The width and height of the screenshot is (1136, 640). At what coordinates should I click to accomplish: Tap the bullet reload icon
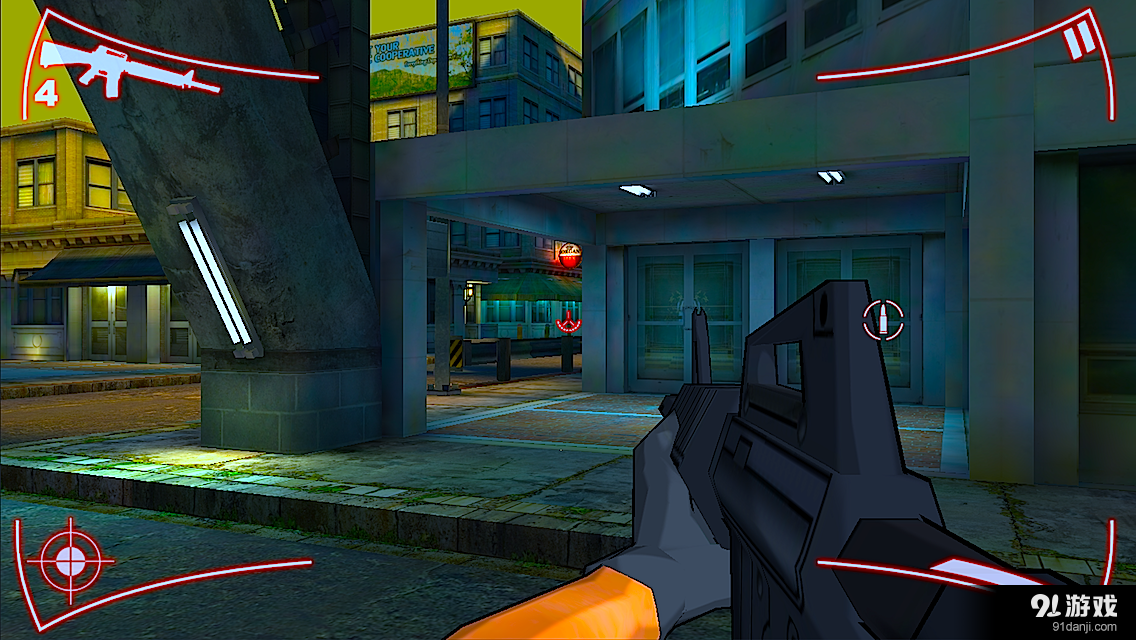[883, 320]
